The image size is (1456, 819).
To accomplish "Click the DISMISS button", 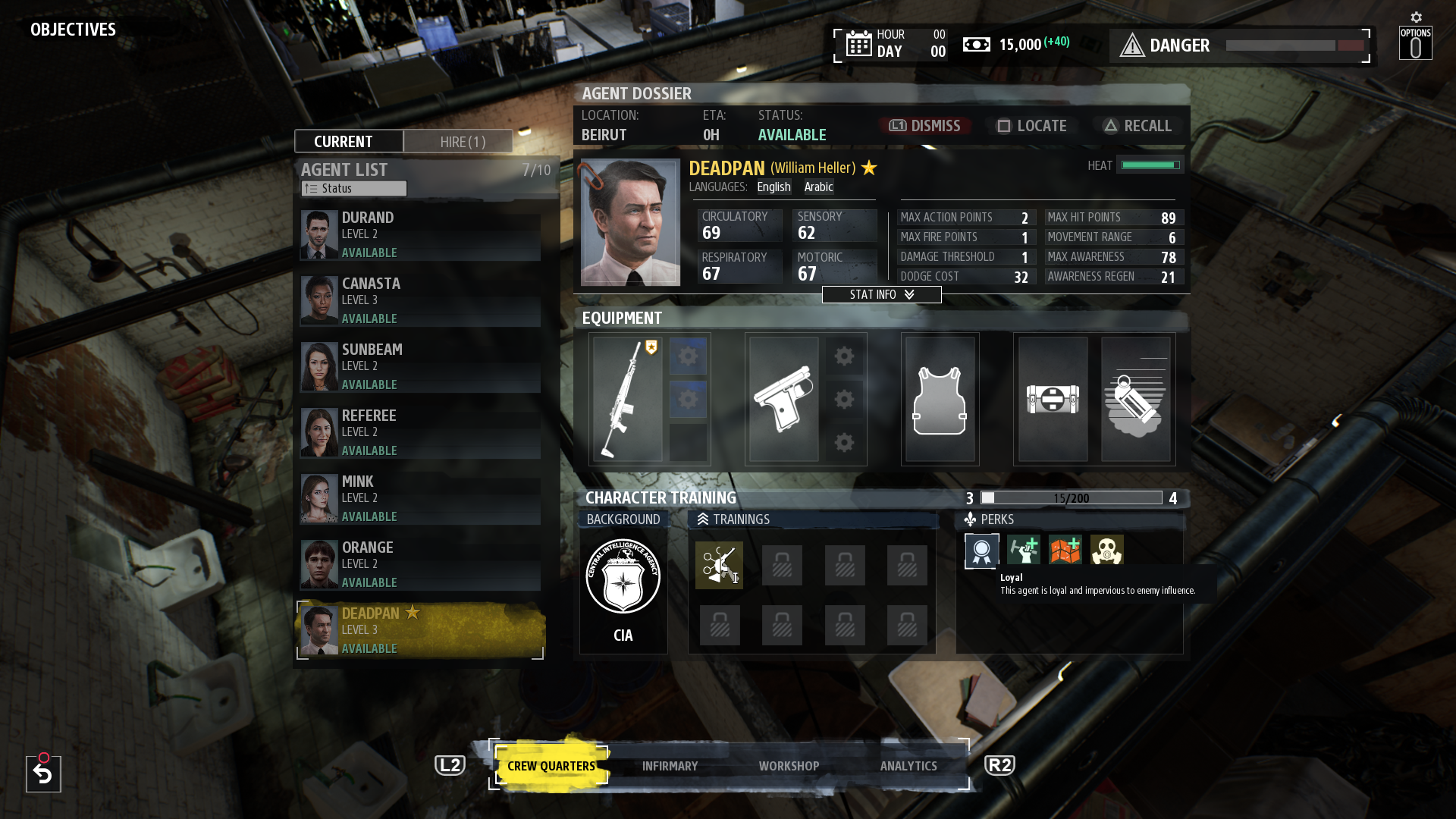I will (924, 126).
